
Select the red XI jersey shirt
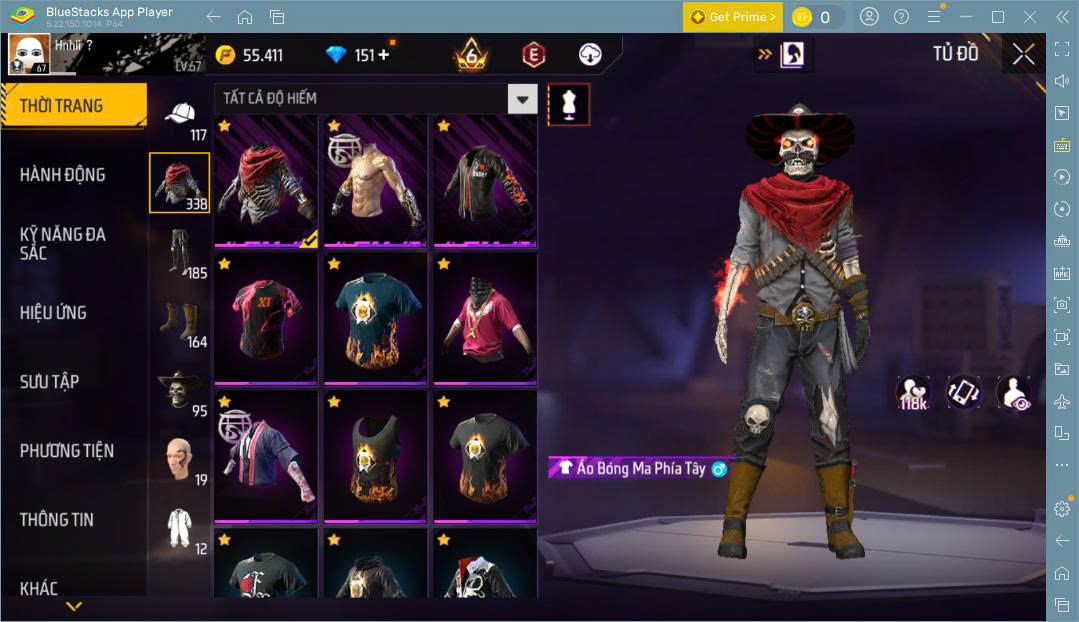click(x=266, y=319)
